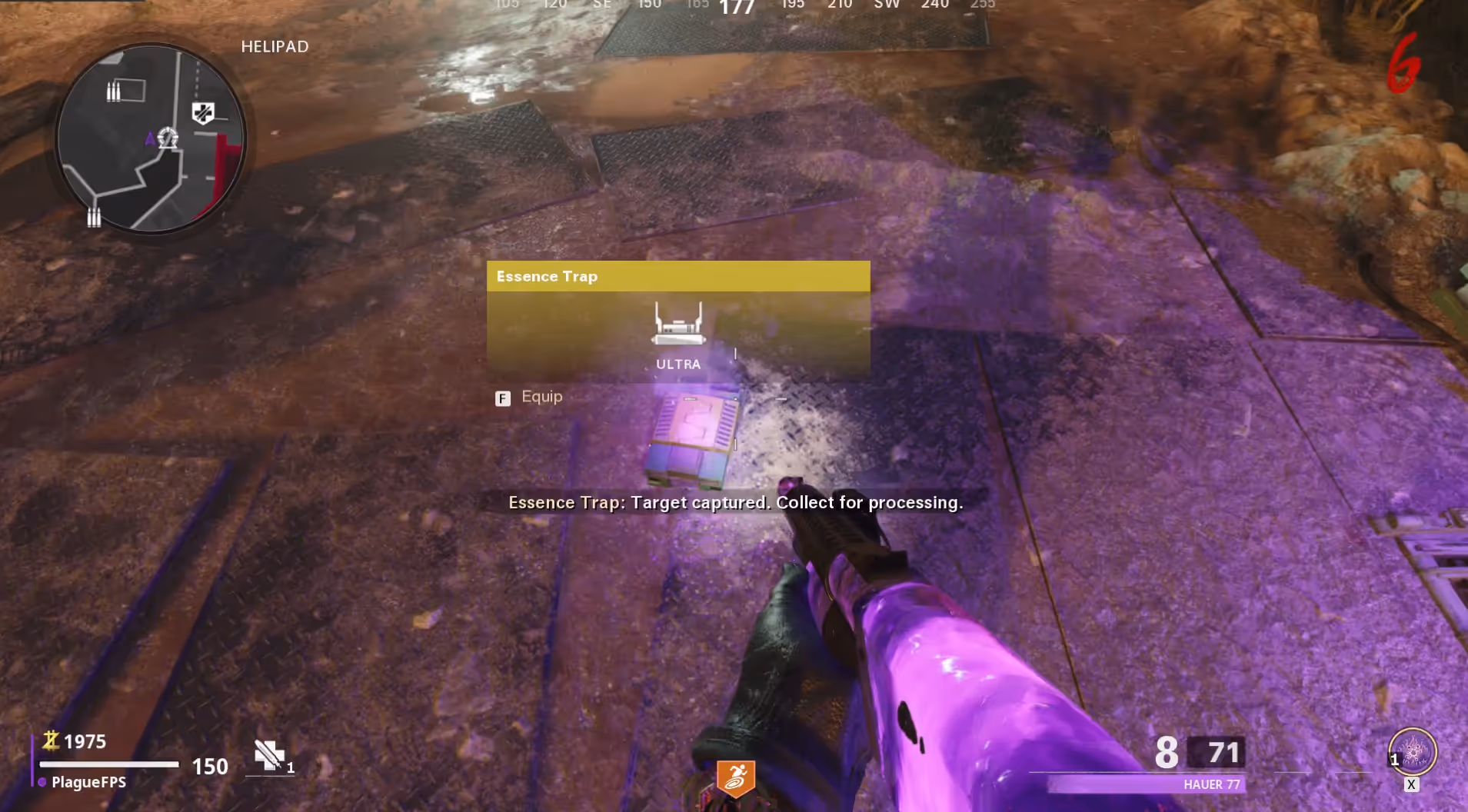Select the self-revive syringe equipment icon
This screenshot has width=1468, height=812.
pos(269,755)
